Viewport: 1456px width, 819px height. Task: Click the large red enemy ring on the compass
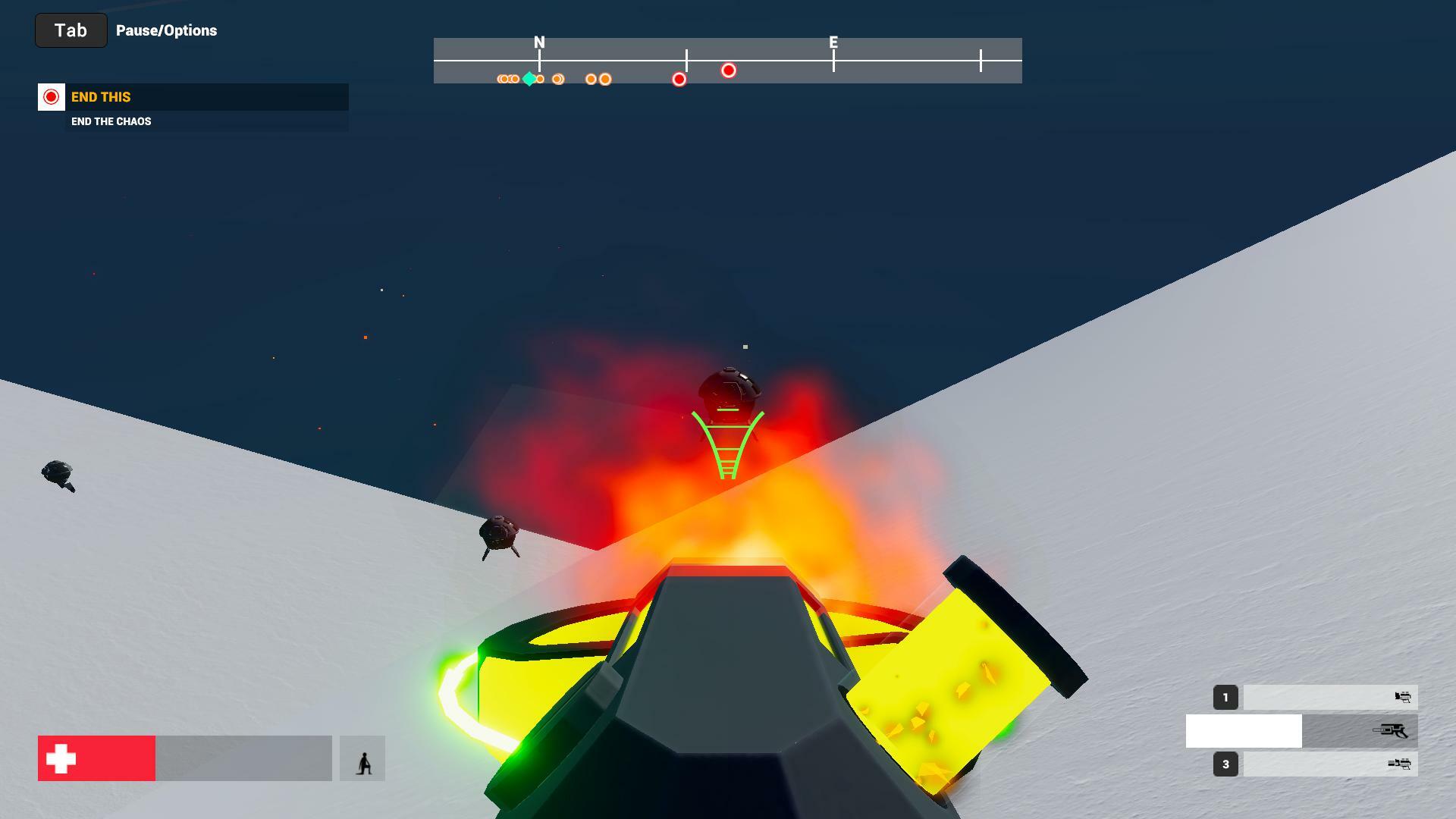[x=729, y=70]
